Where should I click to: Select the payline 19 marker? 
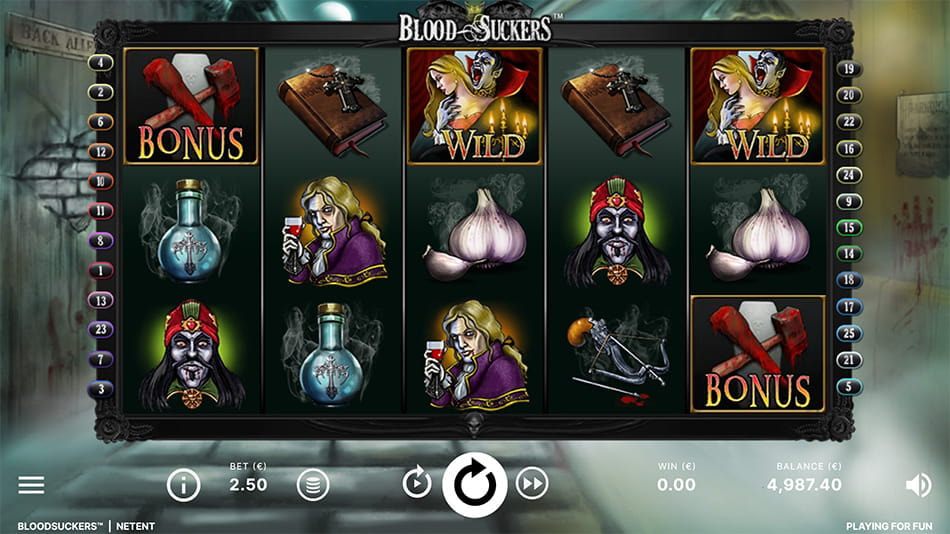point(849,69)
